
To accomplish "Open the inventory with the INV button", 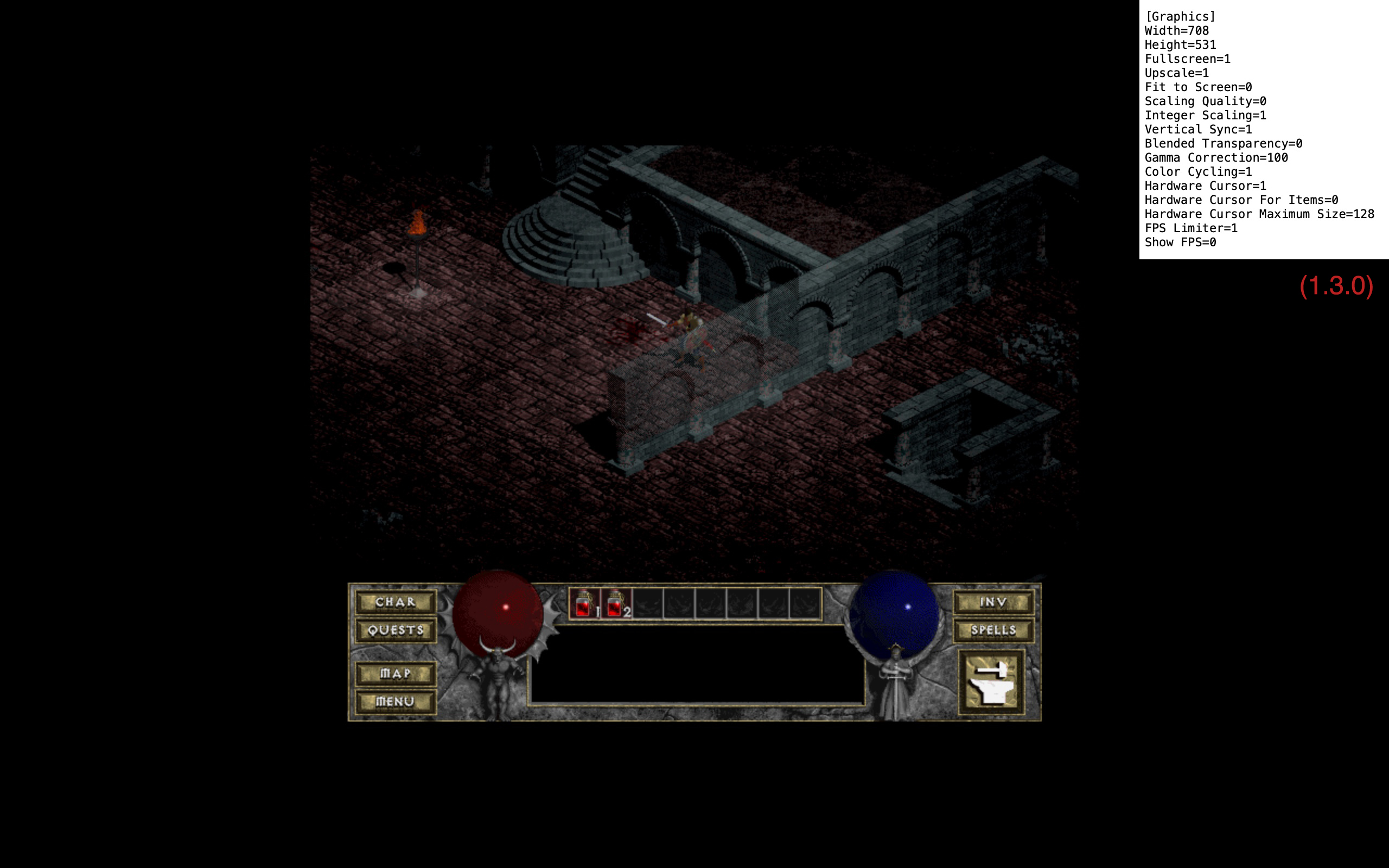I will coord(993,602).
